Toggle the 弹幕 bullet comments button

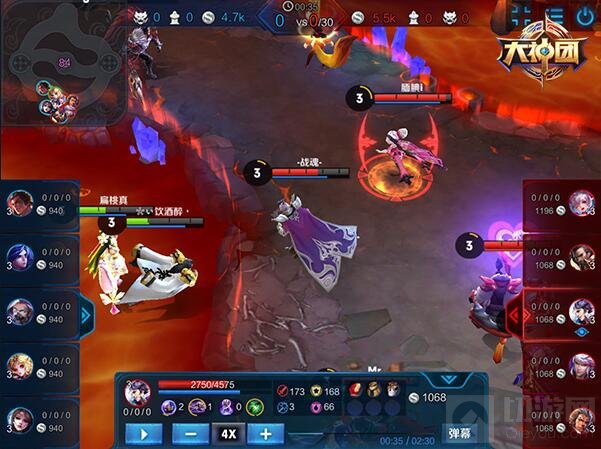459,434
